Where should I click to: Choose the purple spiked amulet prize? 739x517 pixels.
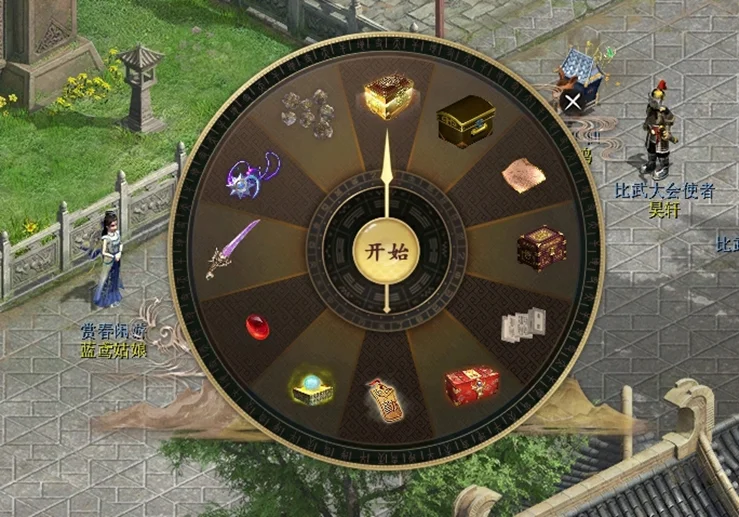tap(250, 173)
